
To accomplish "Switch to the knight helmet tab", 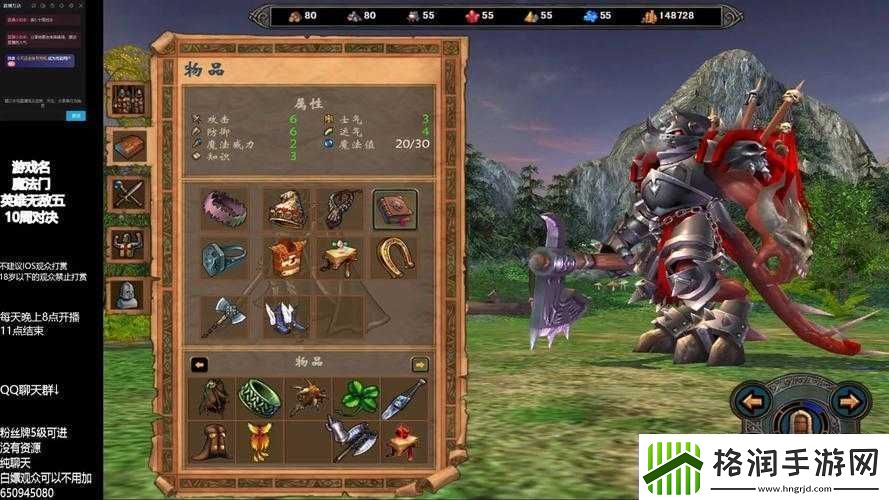I will [x=129, y=292].
